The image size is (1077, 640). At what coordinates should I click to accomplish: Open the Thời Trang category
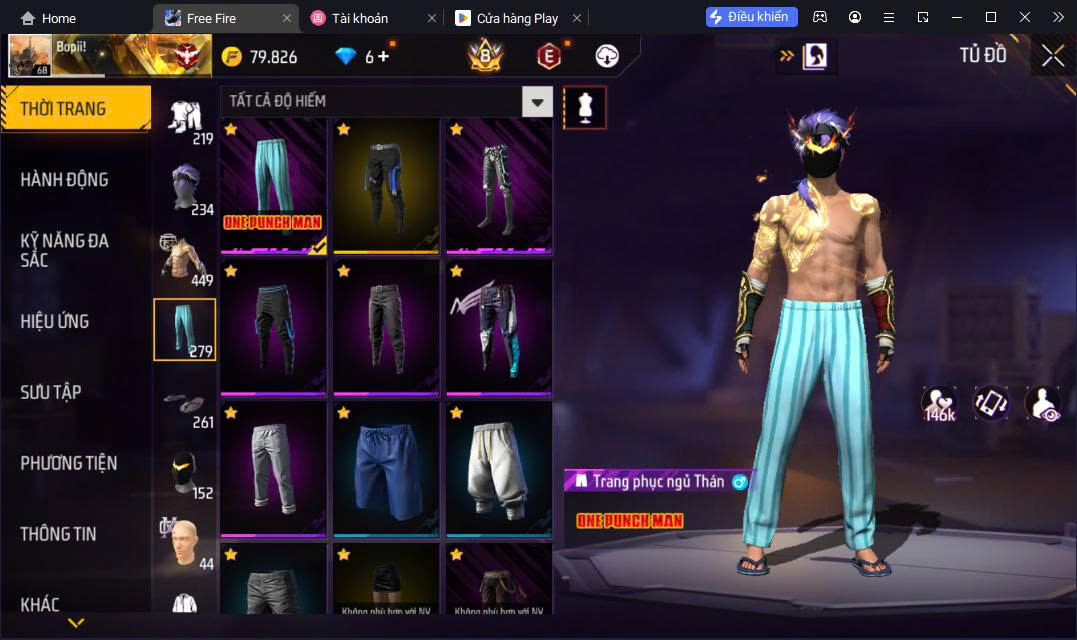(75, 109)
